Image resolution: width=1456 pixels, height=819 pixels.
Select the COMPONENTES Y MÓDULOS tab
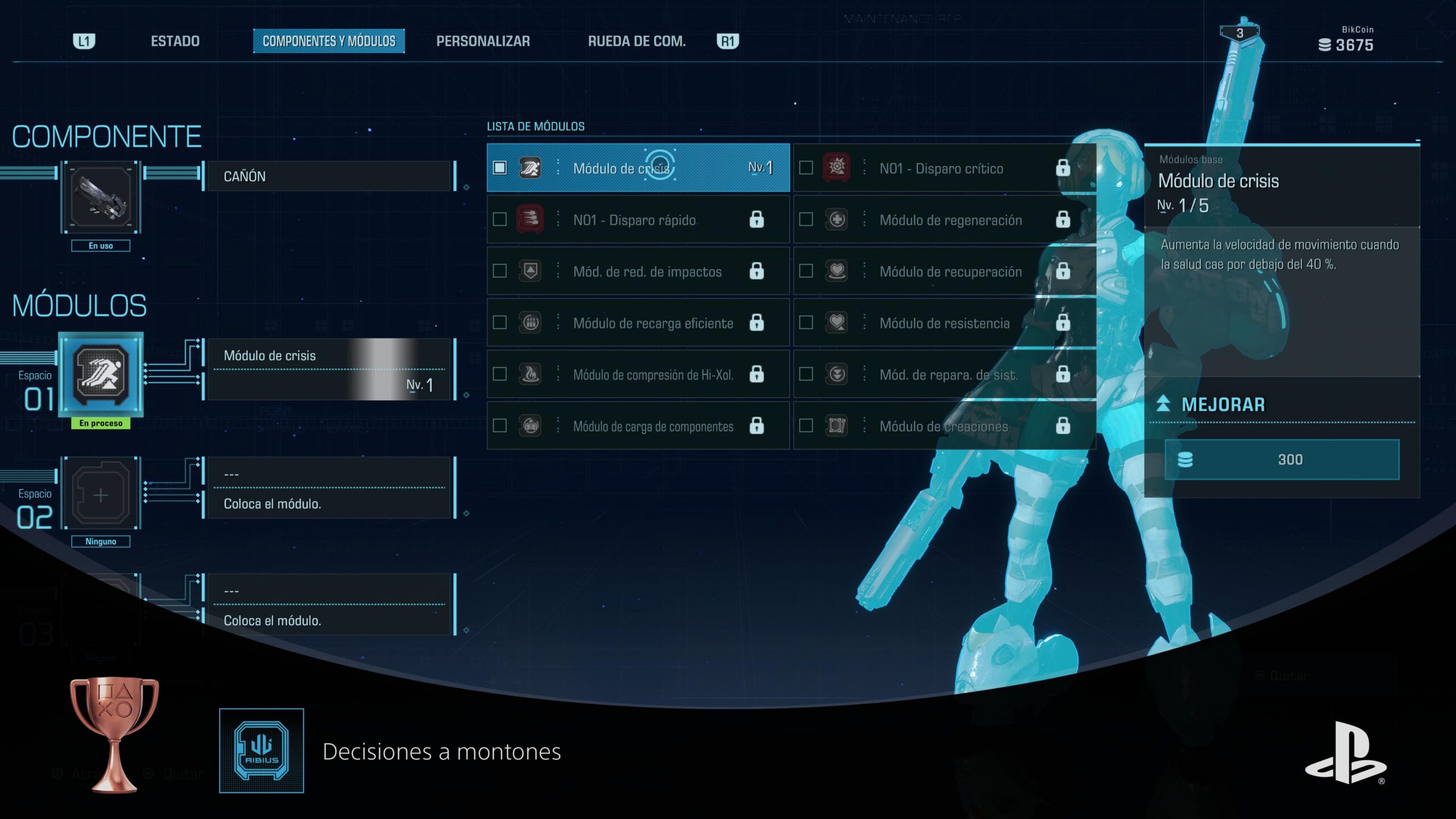[x=329, y=41]
